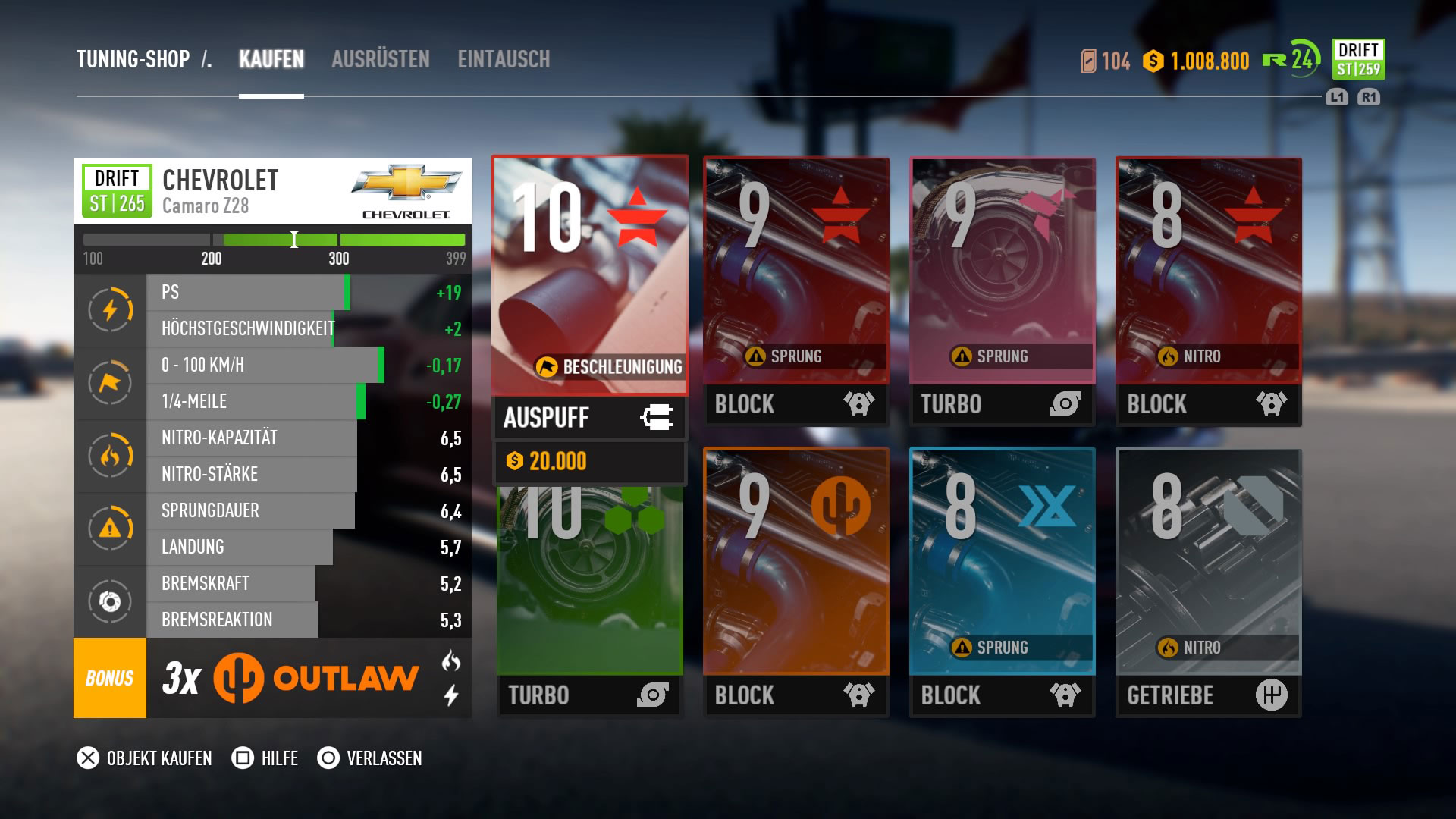Click the Objekt Kaufen option
The height and width of the screenshot is (819, 1456).
pyautogui.click(x=145, y=758)
